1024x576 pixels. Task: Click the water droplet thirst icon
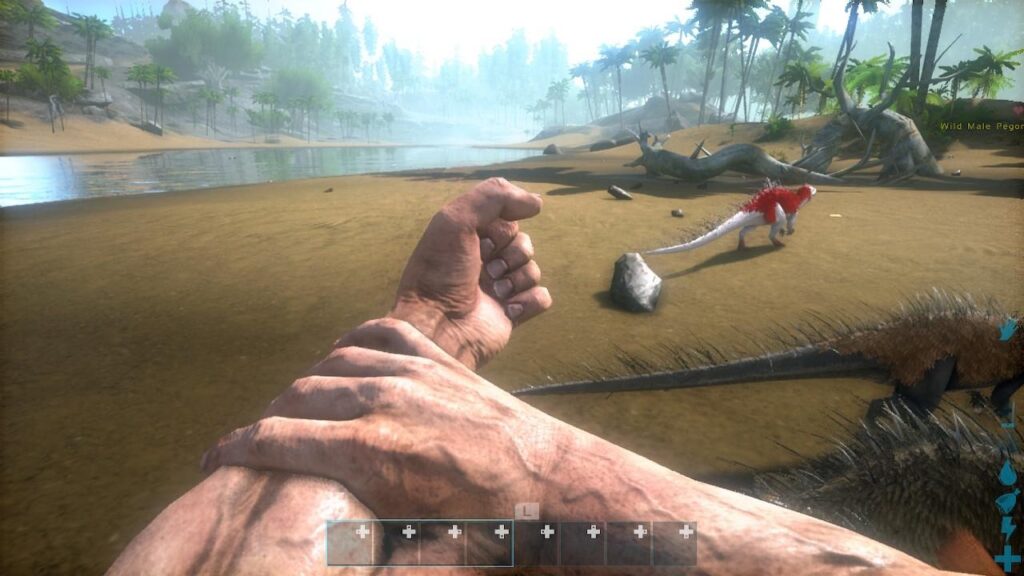[1007, 471]
